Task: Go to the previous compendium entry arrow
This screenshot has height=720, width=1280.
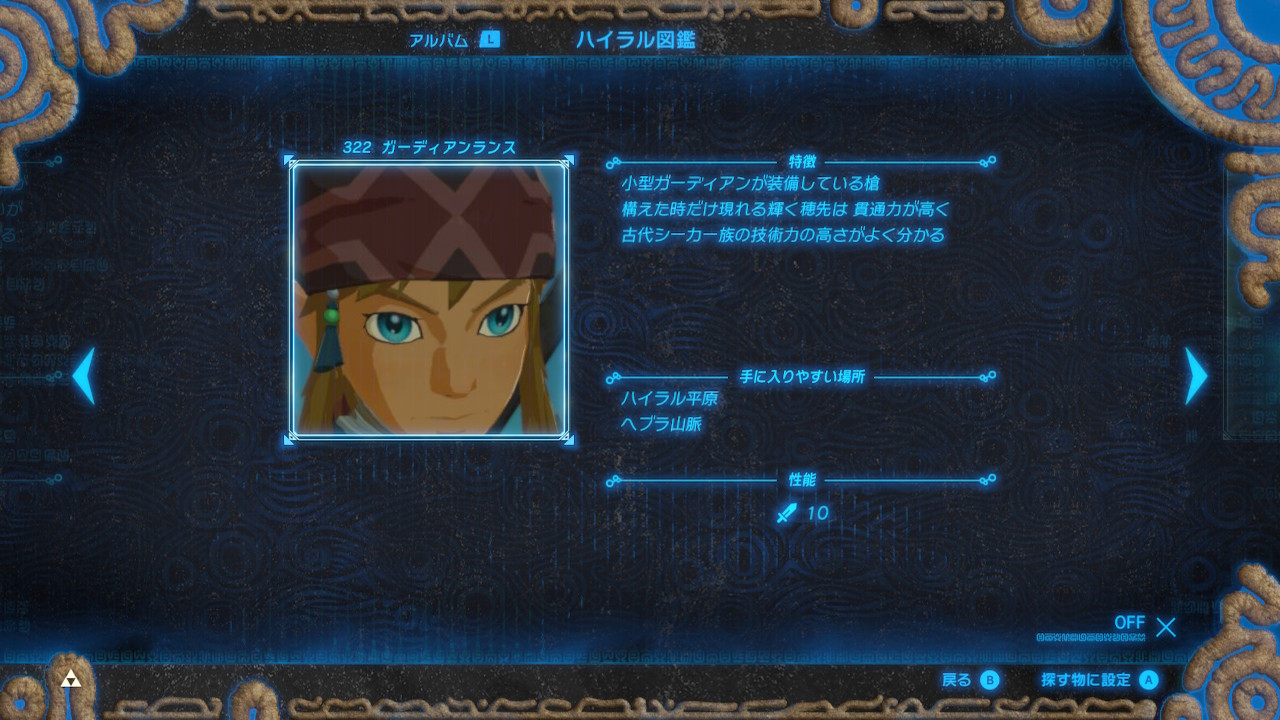Action: (84, 376)
